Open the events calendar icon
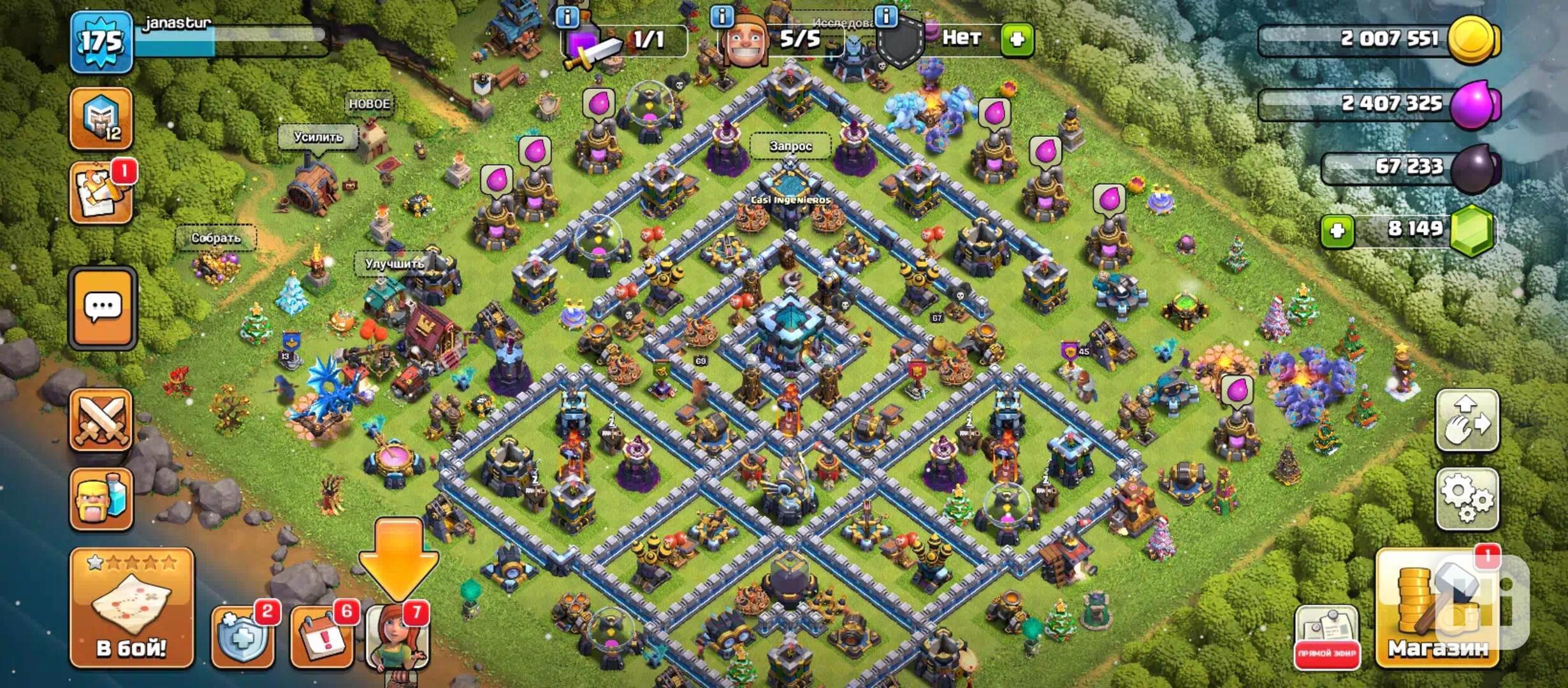The height and width of the screenshot is (688, 1568). pos(321,636)
